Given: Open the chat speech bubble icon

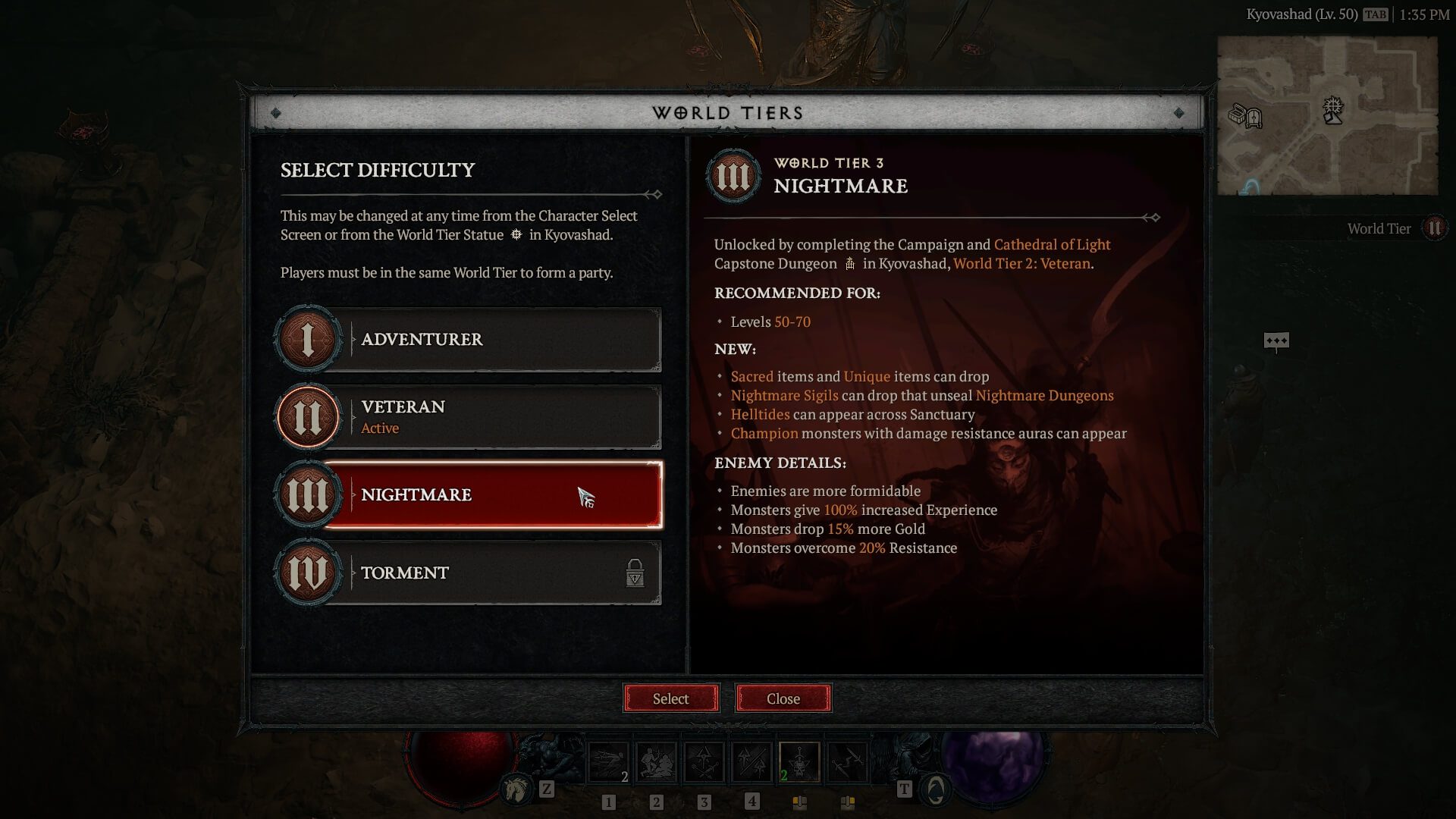Looking at the screenshot, I should click(1276, 341).
